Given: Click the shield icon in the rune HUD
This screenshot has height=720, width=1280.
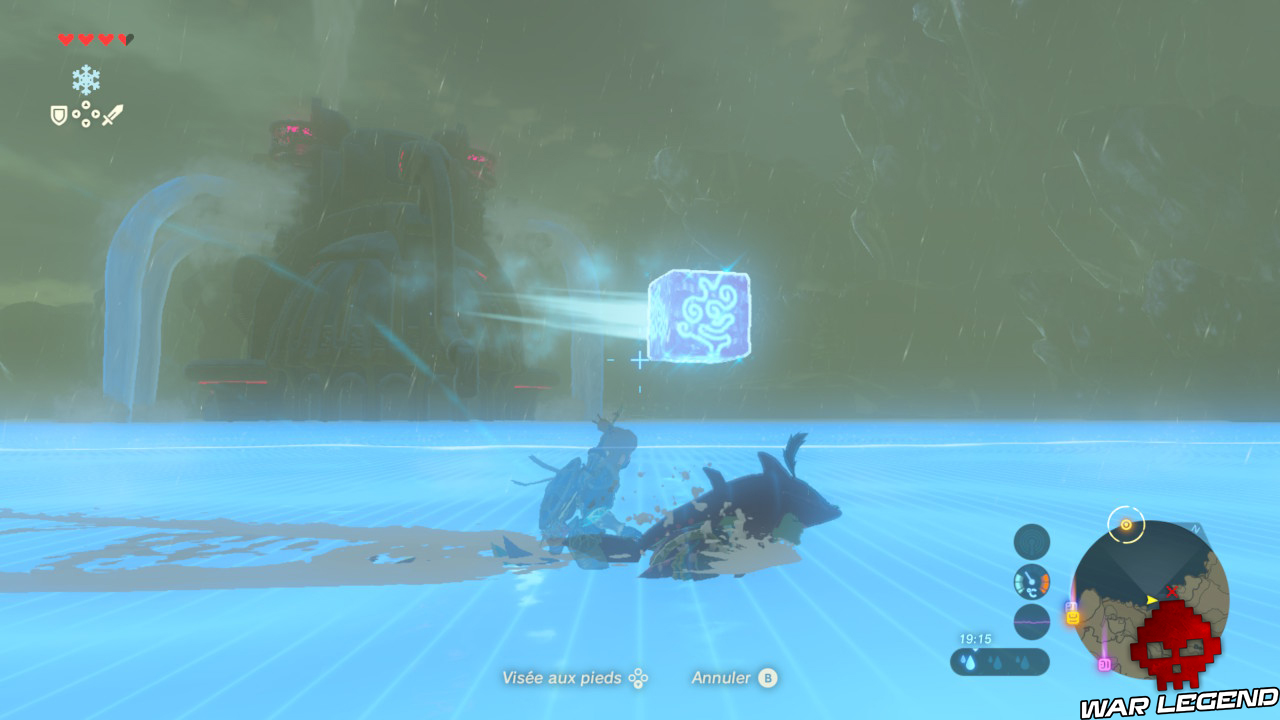Looking at the screenshot, I should [58, 115].
